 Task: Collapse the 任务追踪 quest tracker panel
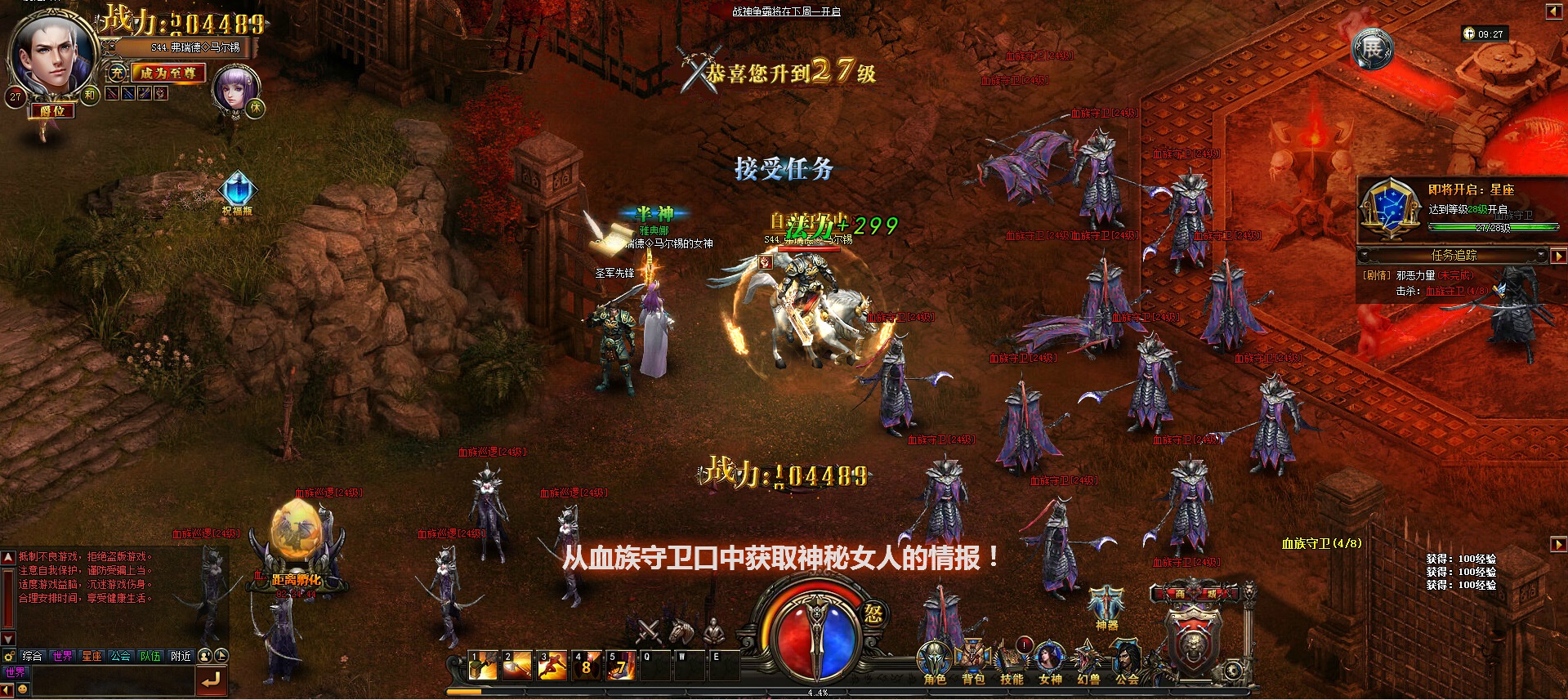click(x=1365, y=255)
